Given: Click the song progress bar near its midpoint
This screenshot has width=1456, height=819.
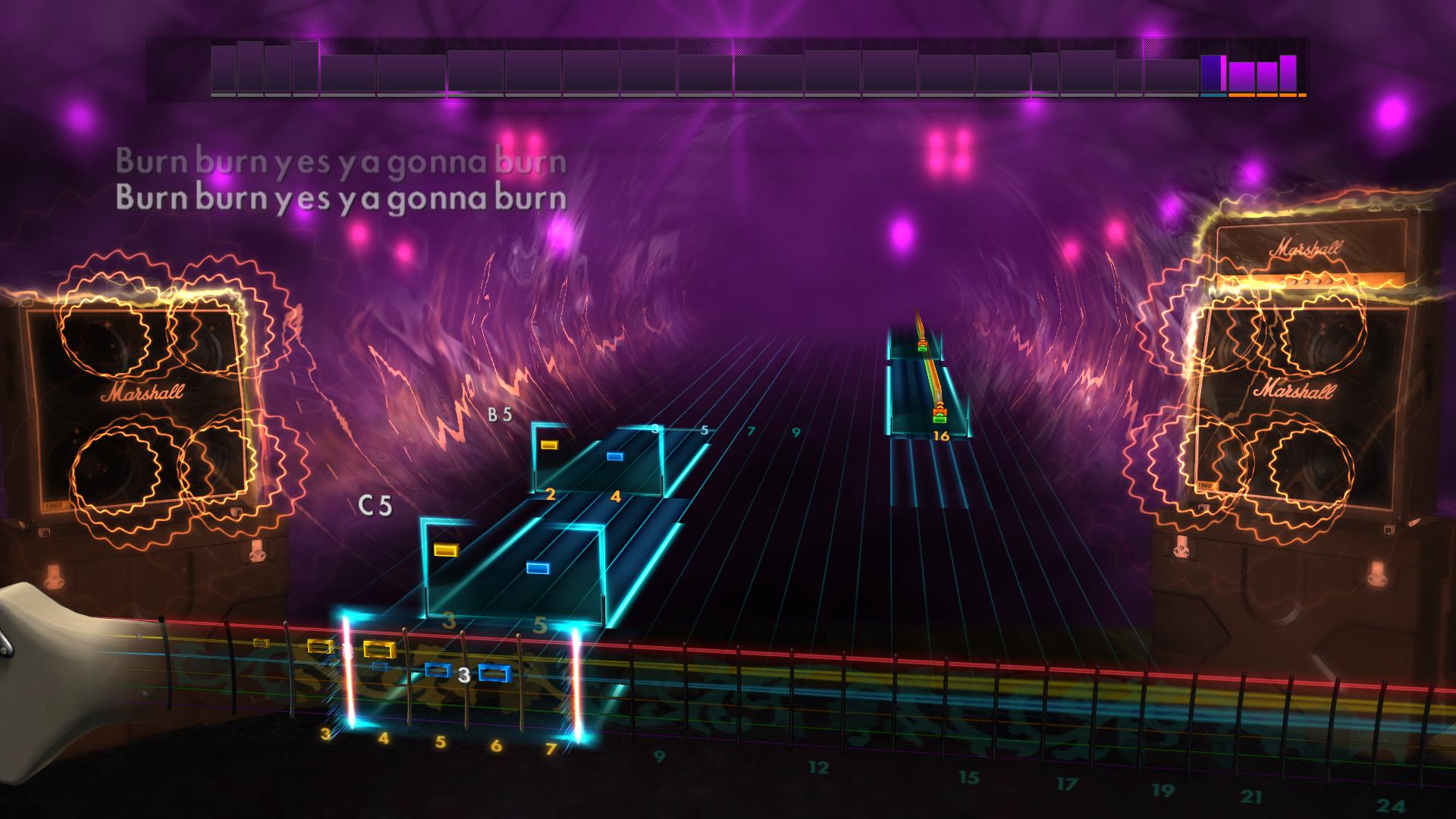Looking at the screenshot, I should (x=728, y=72).
